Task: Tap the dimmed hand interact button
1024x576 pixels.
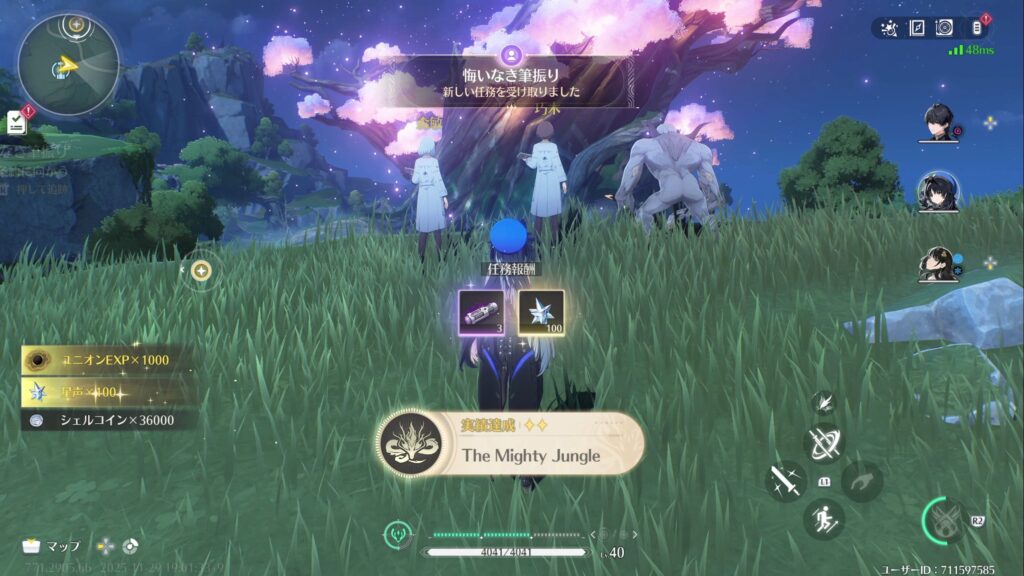Action: (x=861, y=481)
